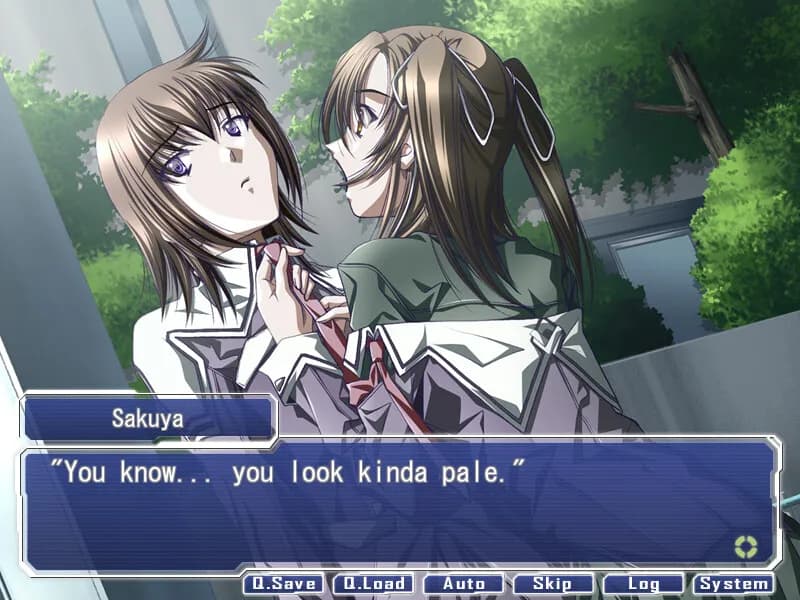Viewport: 800px width, 600px height.
Task: Enable Auto text advance mode
Action: click(x=463, y=584)
